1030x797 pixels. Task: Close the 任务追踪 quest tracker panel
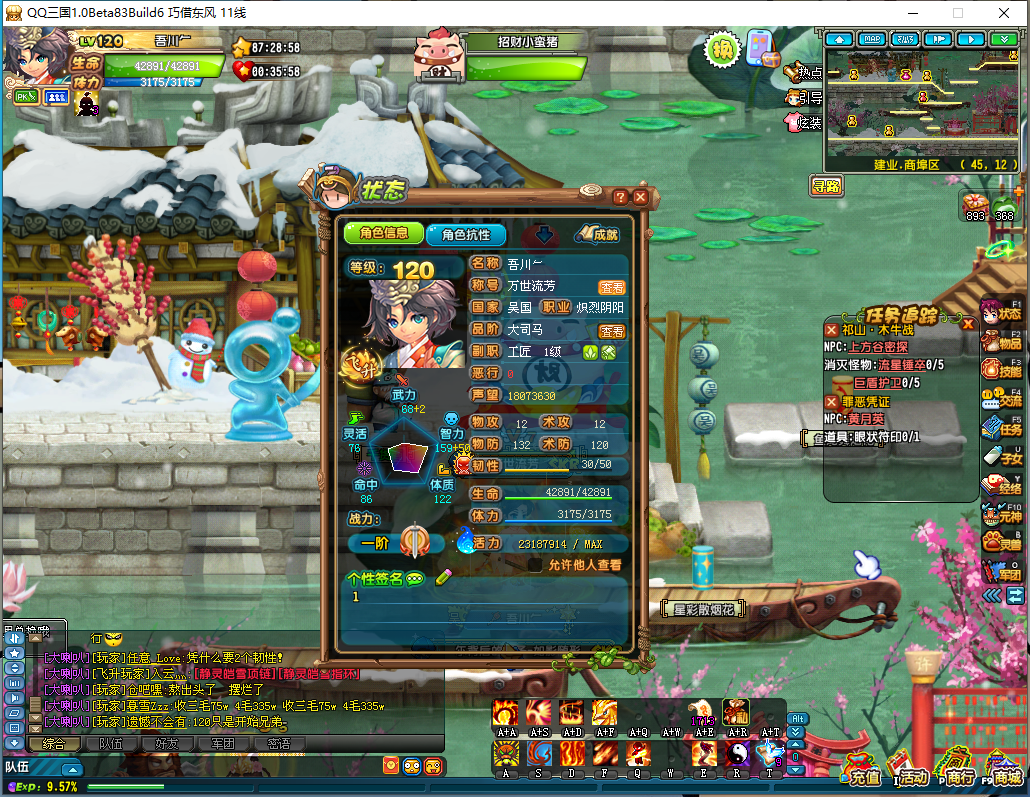click(x=967, y=324)
